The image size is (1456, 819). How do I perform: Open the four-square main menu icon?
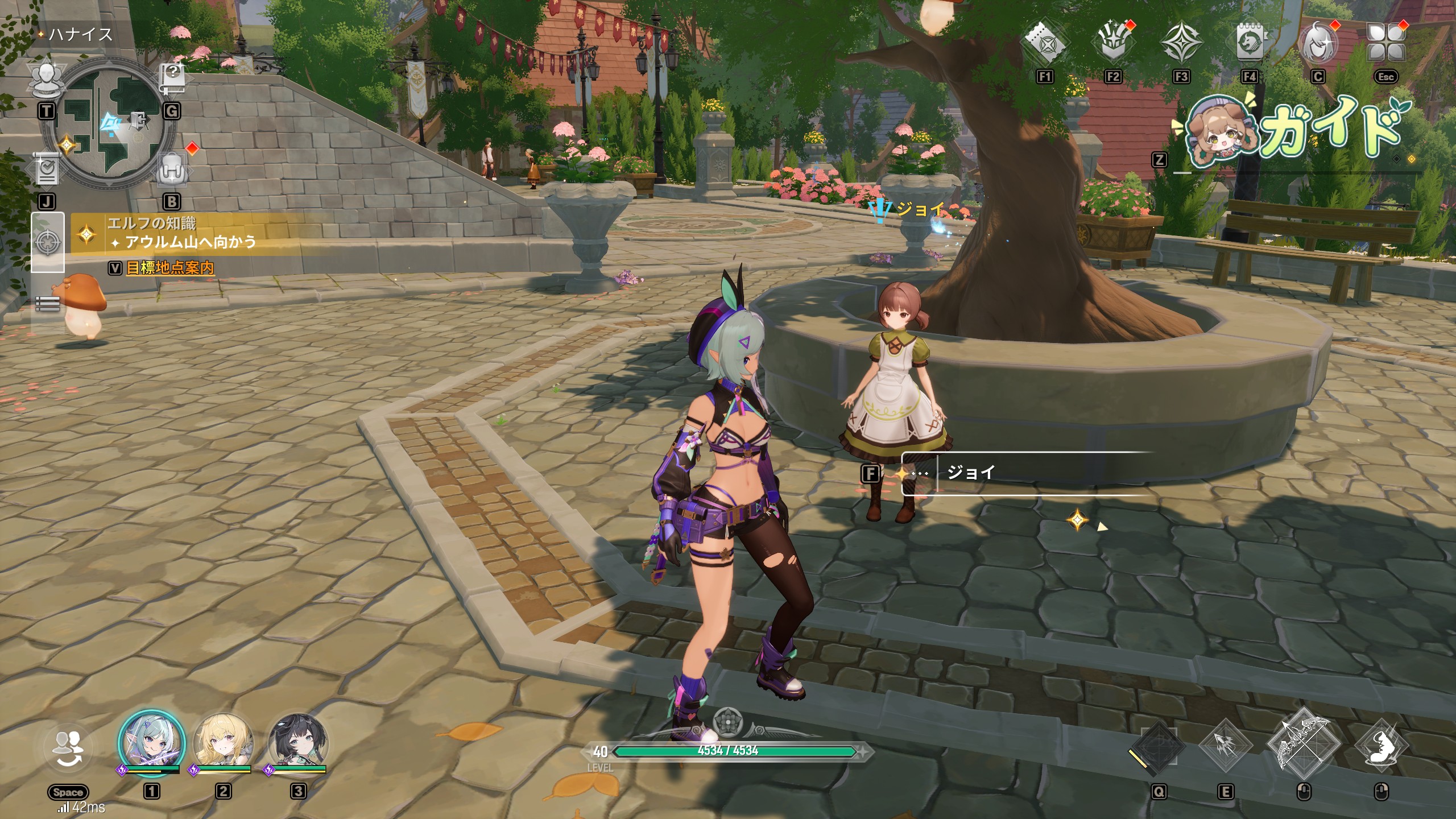click(x=1386, y=44)
